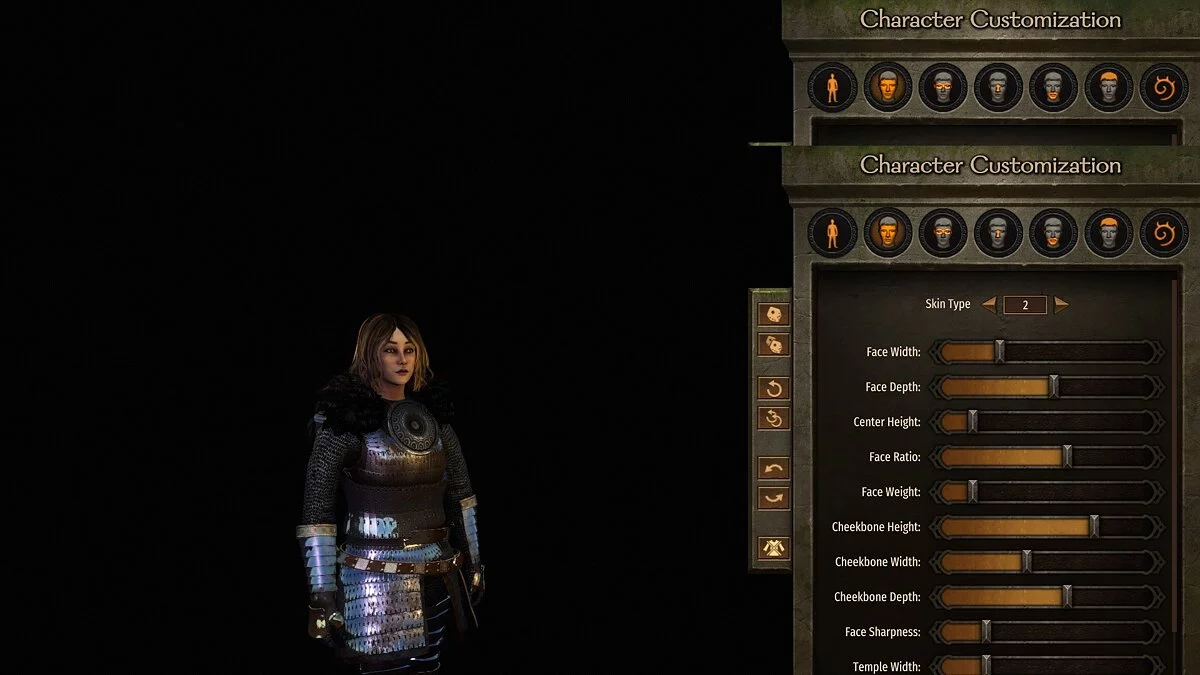This screenshot has height=675, width=1200.
Task: Decrease Skin Type with the left arrow
Action: click(x=989, y=305)
